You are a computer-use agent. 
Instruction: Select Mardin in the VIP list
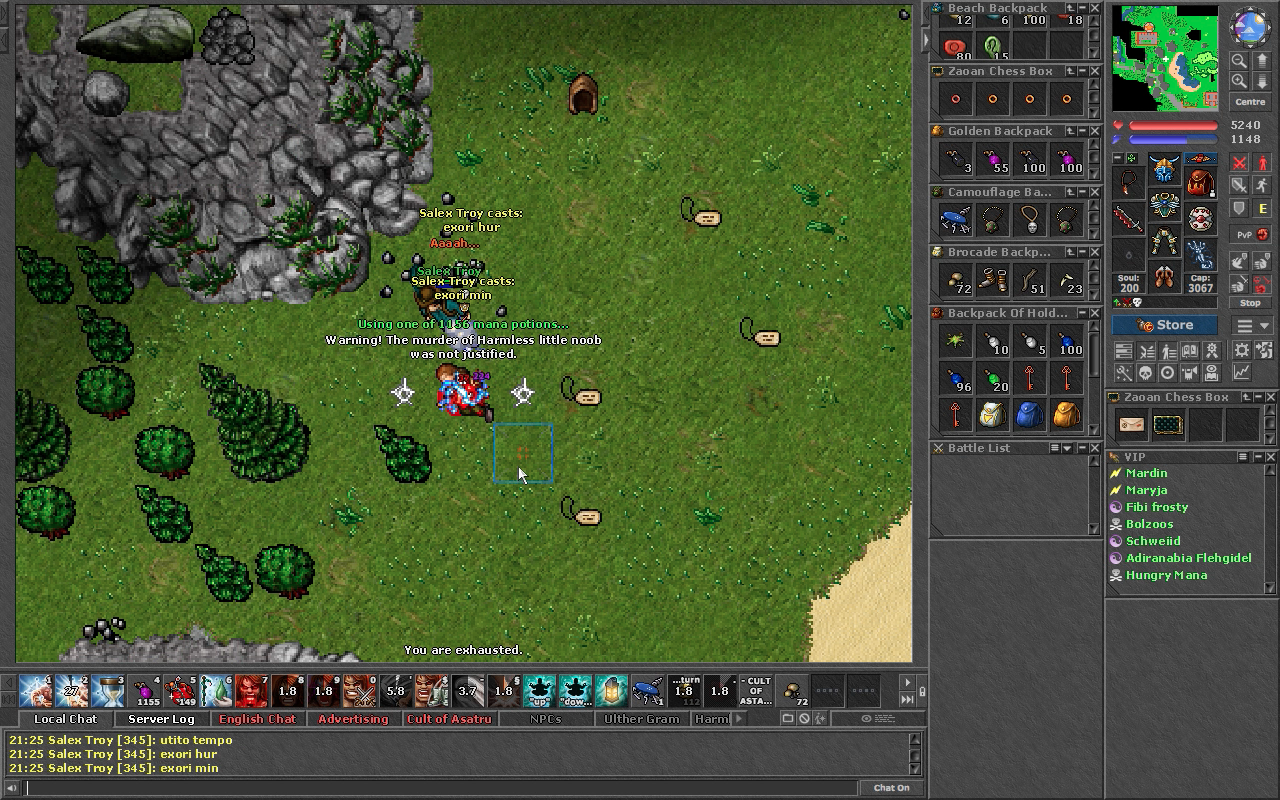(x=1146, y=473)
